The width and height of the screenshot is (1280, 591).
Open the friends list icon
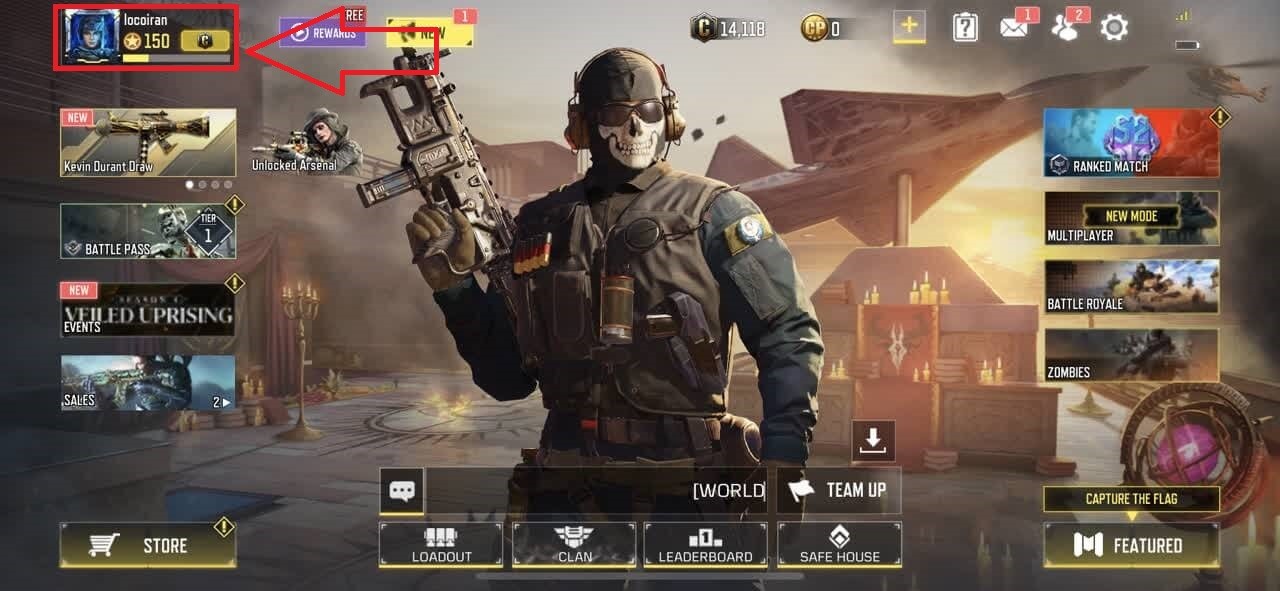click(1064, 28)
